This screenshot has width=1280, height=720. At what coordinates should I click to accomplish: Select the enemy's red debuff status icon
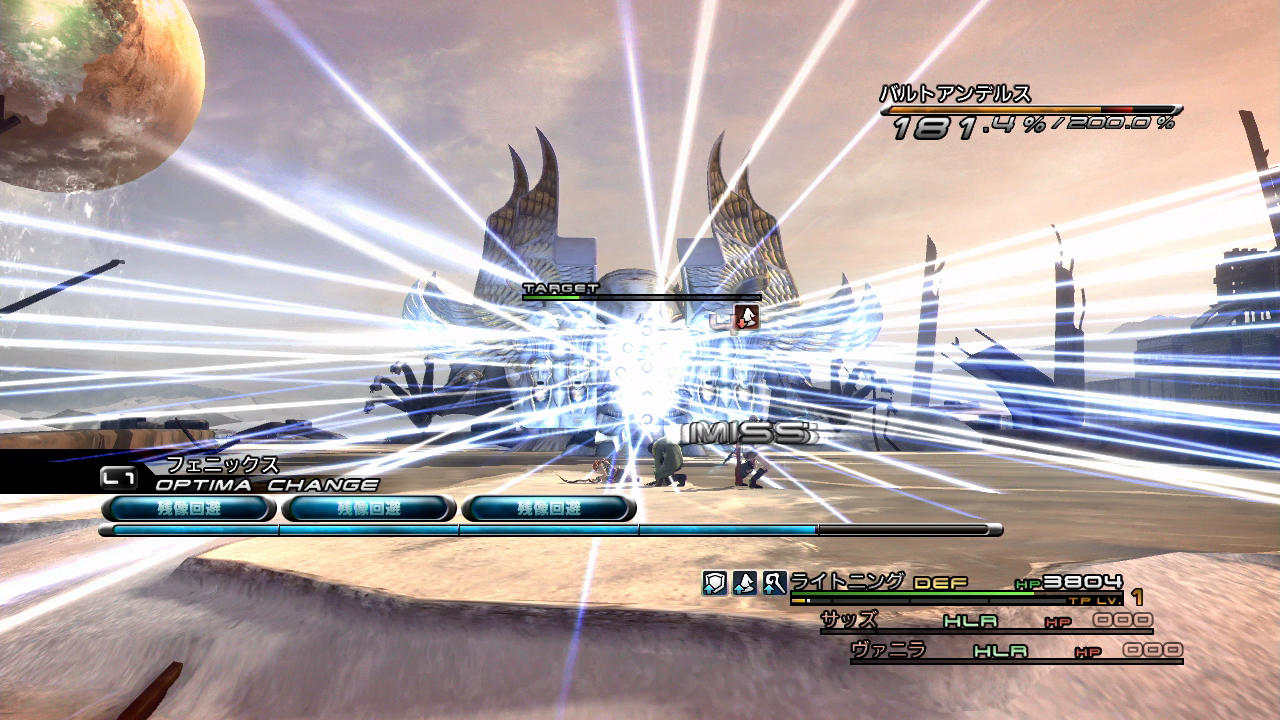[x=746, y=318]
